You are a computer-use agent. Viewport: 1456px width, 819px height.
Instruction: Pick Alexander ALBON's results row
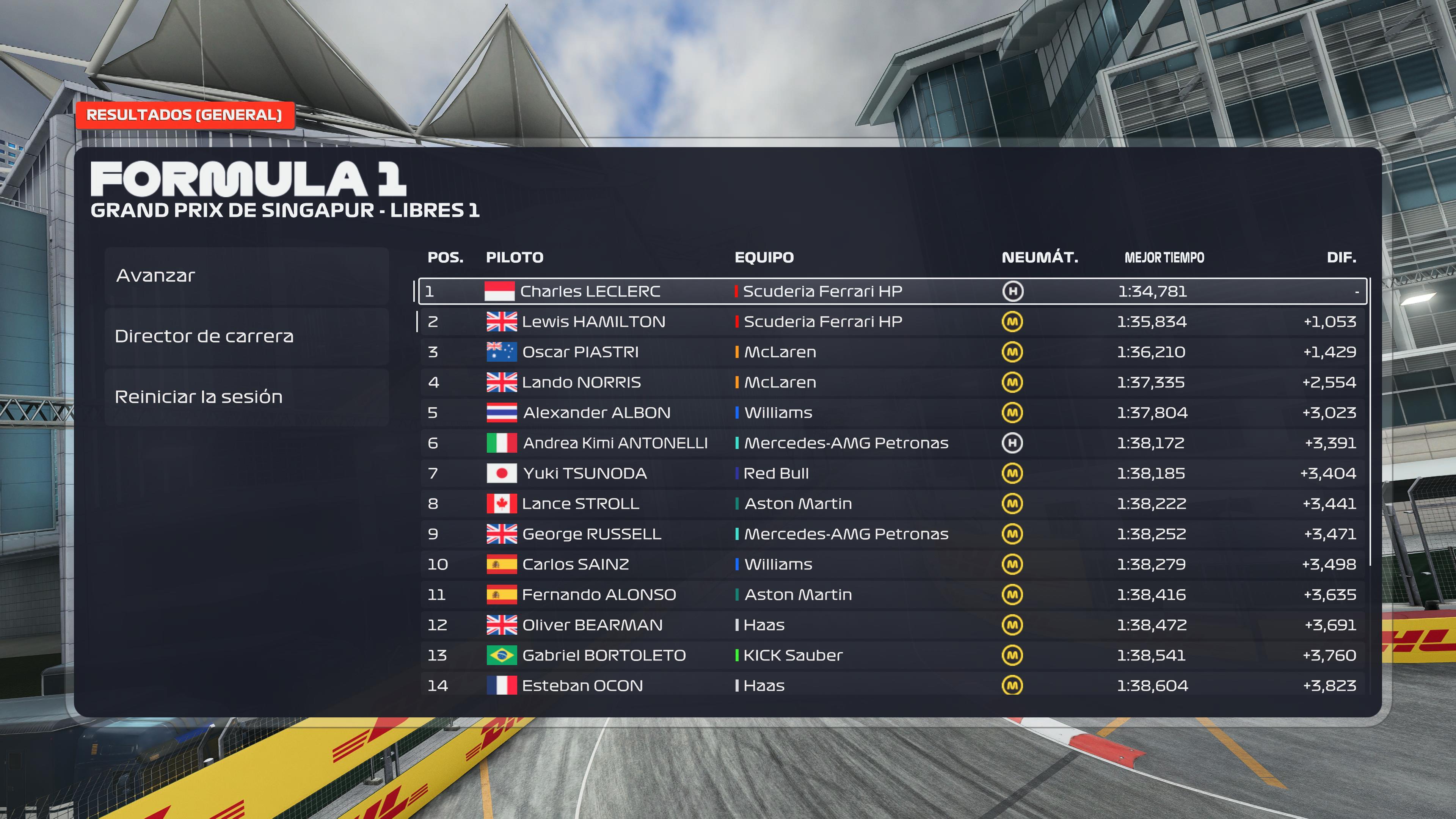click(892, 413)
